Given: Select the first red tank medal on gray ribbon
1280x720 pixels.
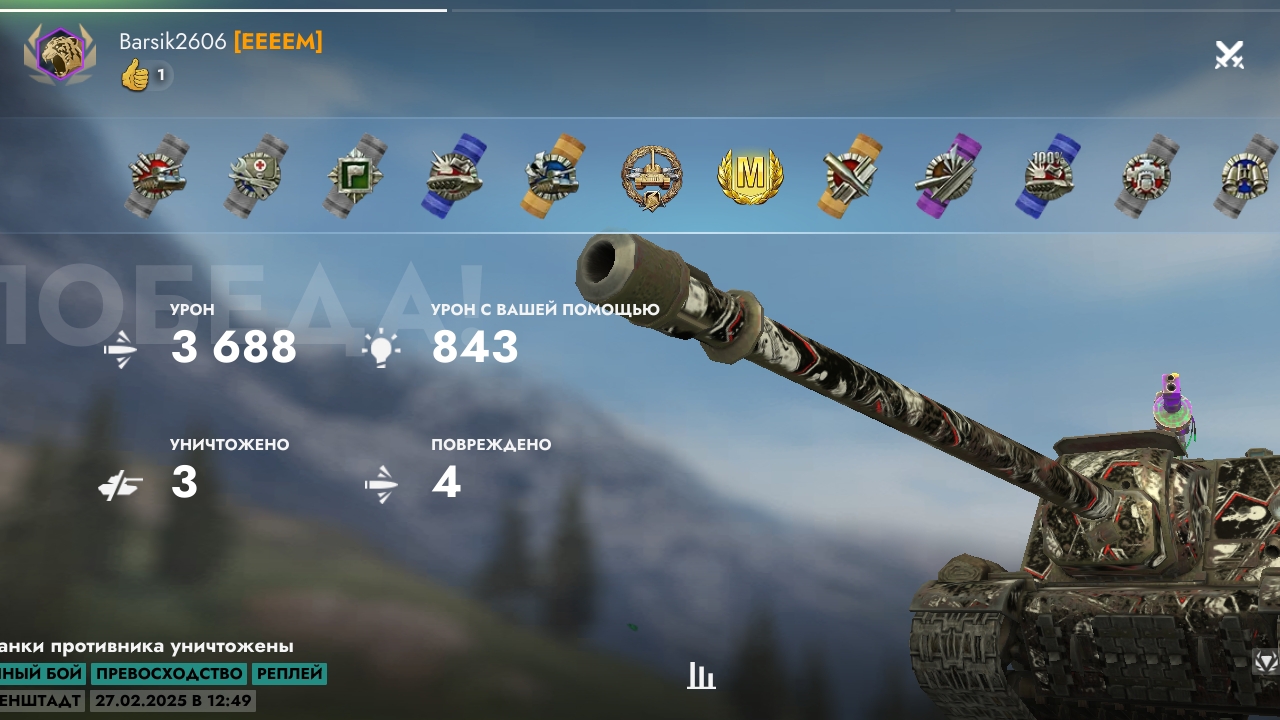Looking at the screenshot, I should [158, 177].
